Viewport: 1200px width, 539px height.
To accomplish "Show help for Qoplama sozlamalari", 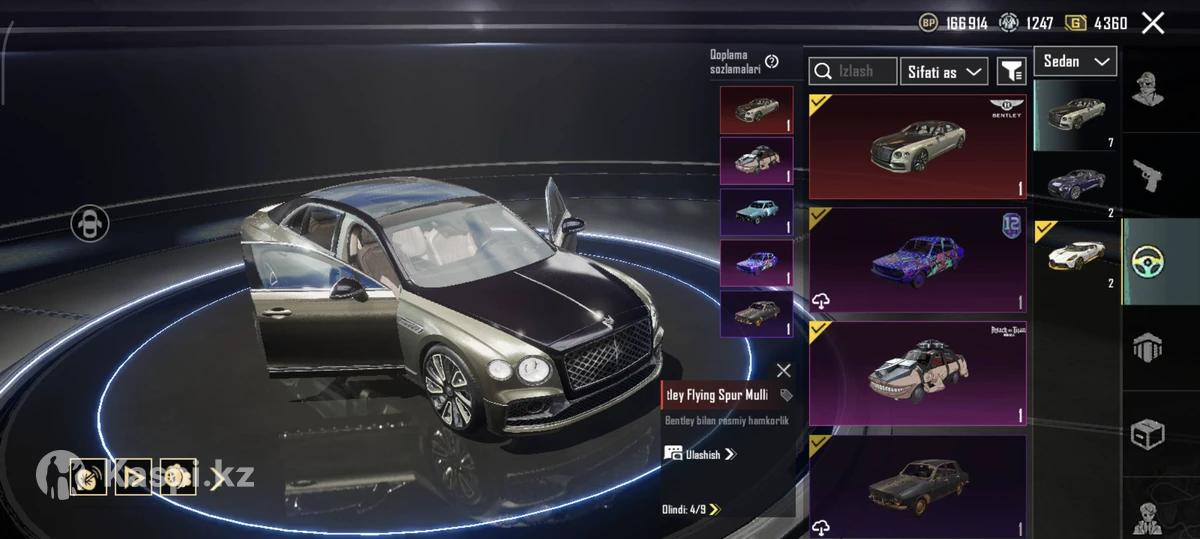I will [771, 62].
